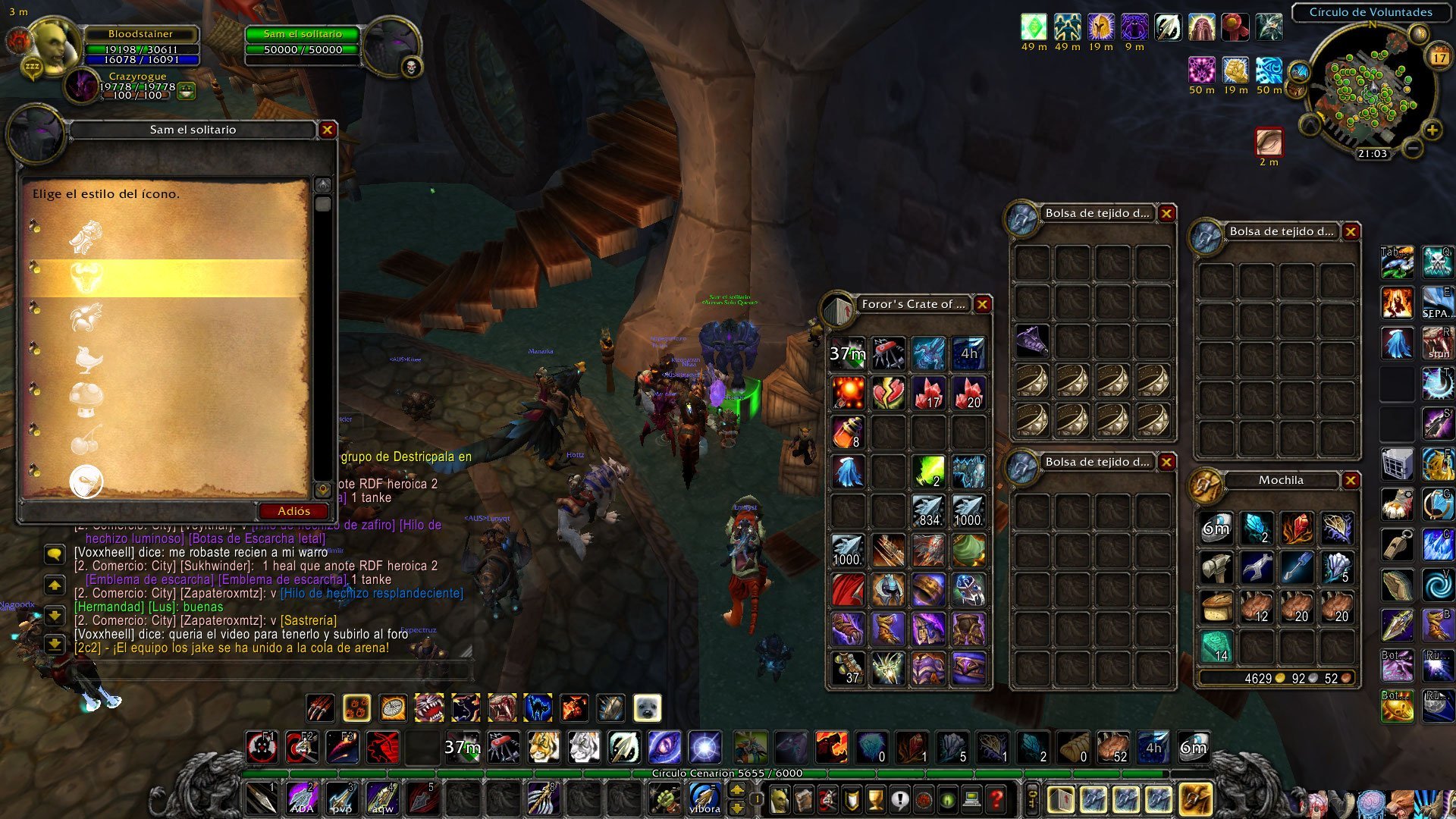1456x819 pixels.
Task: Close the Sam el solitario dialogue window
Action: point(327,130)
